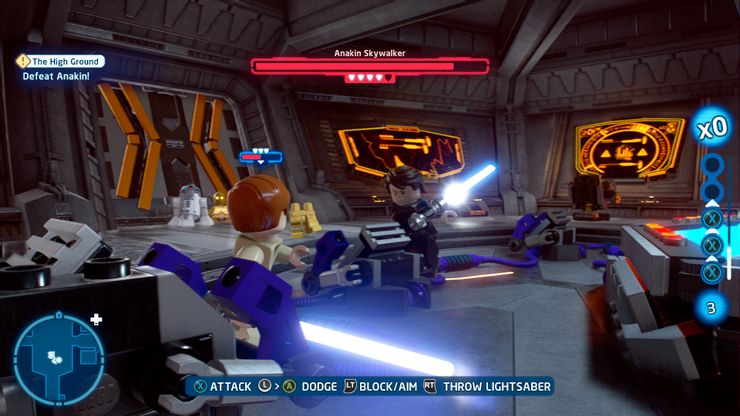Click the x0 combo counter badge
The height and width of the screenshot is (416, 740).
tap(712, 128)
